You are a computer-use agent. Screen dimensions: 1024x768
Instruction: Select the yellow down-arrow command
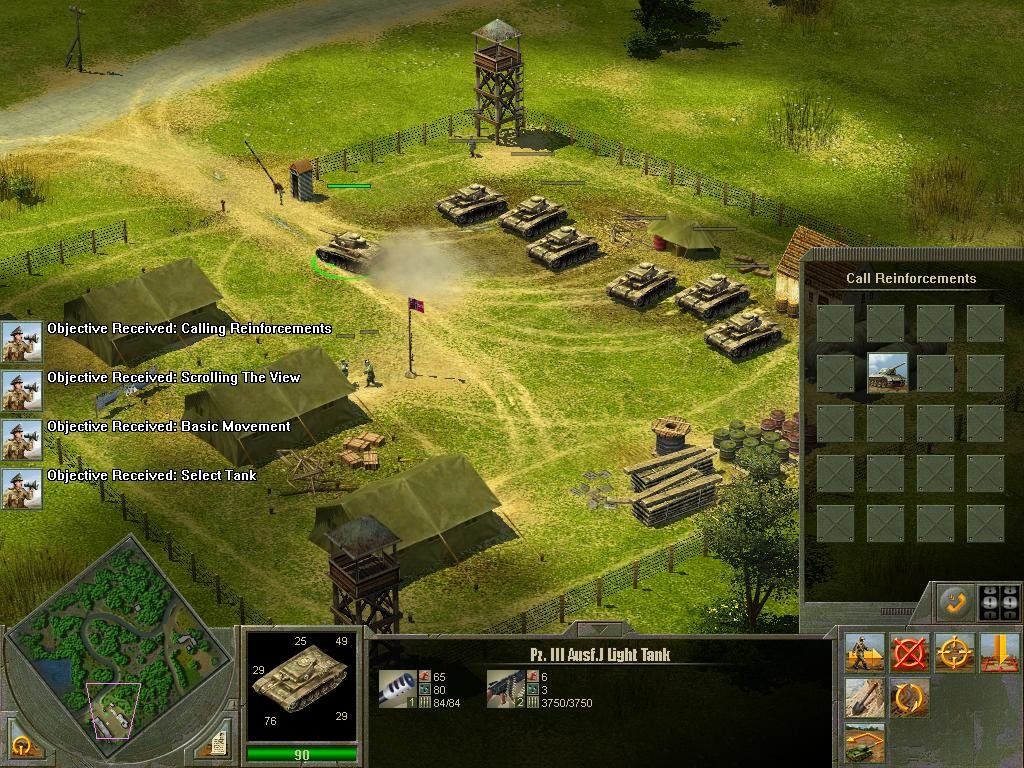(x=1000, y=653)
